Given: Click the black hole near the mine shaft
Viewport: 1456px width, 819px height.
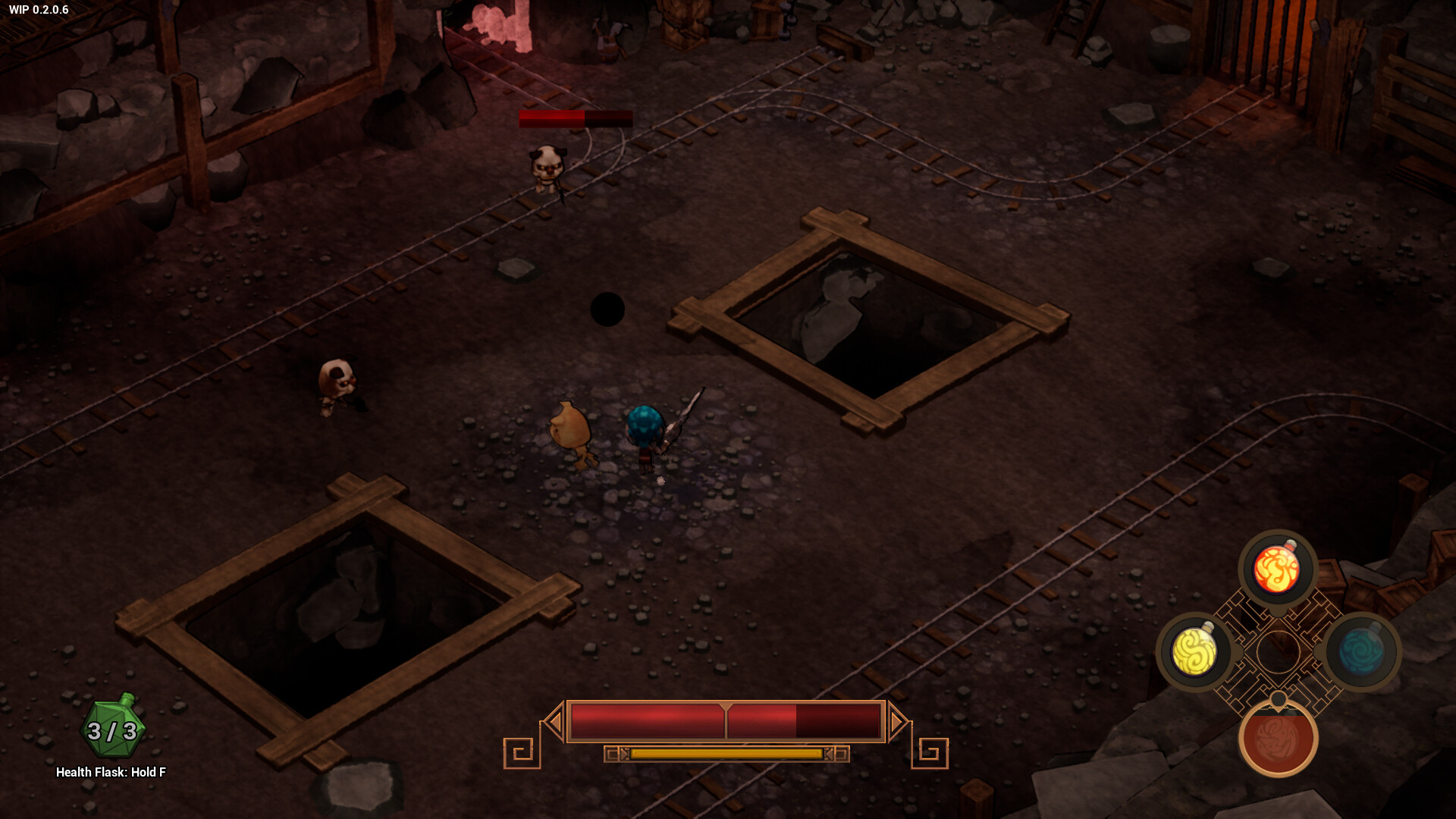Looking at the screenshot, I should click(x=607, y=307).
